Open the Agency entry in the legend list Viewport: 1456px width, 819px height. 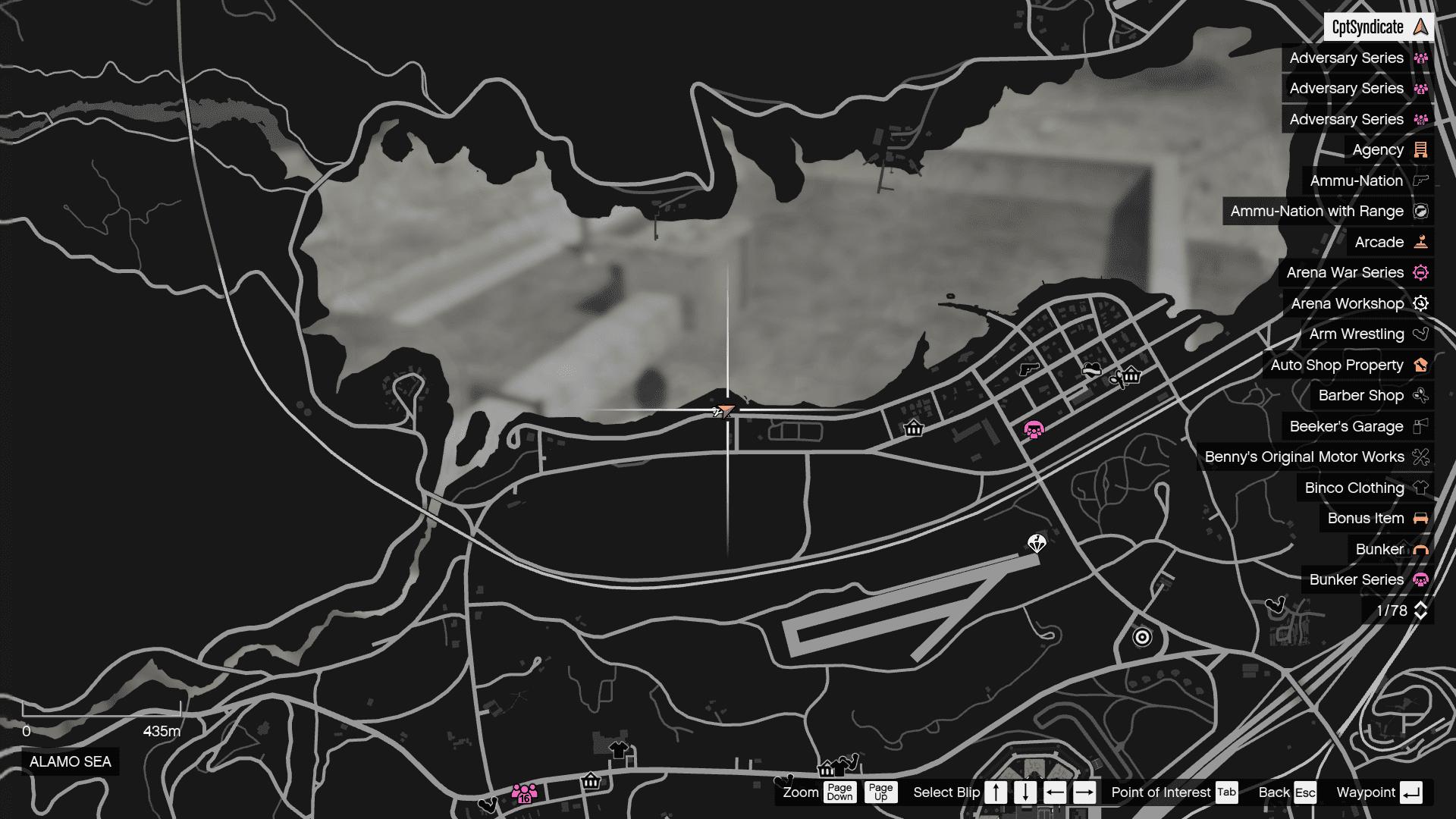click(x=1379, y=149)
